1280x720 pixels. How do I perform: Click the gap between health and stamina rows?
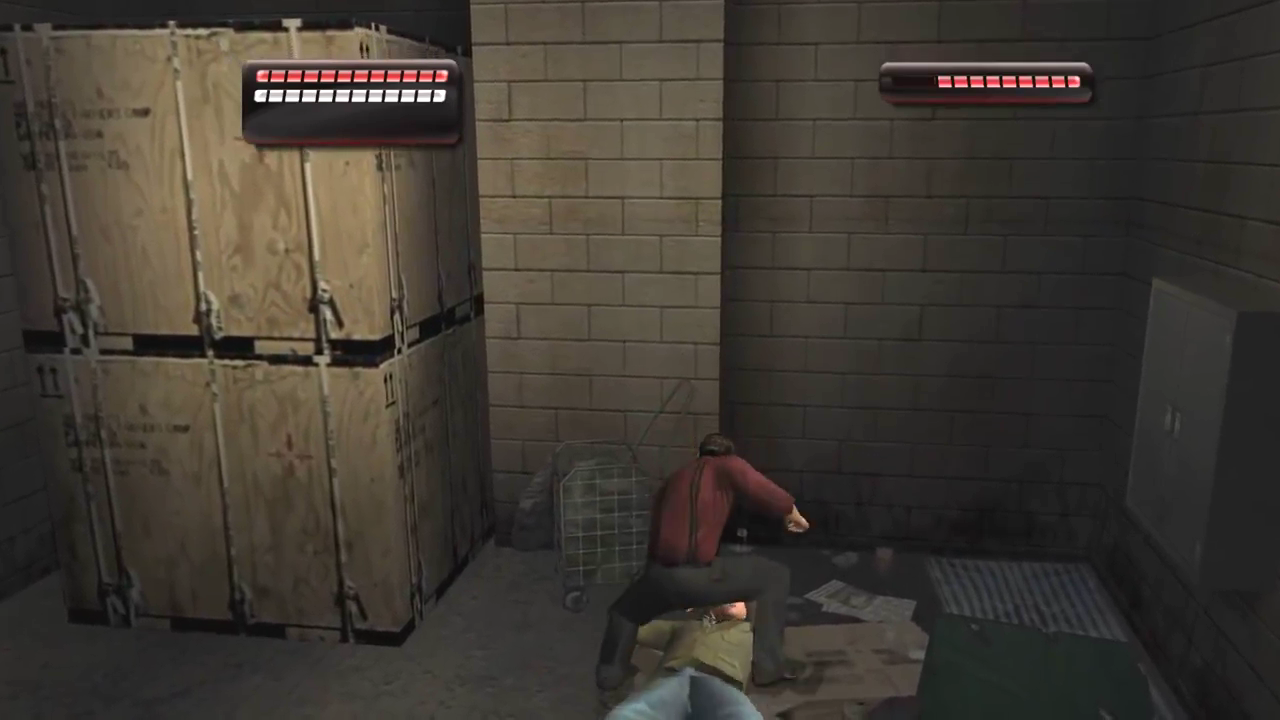point(350,86)
